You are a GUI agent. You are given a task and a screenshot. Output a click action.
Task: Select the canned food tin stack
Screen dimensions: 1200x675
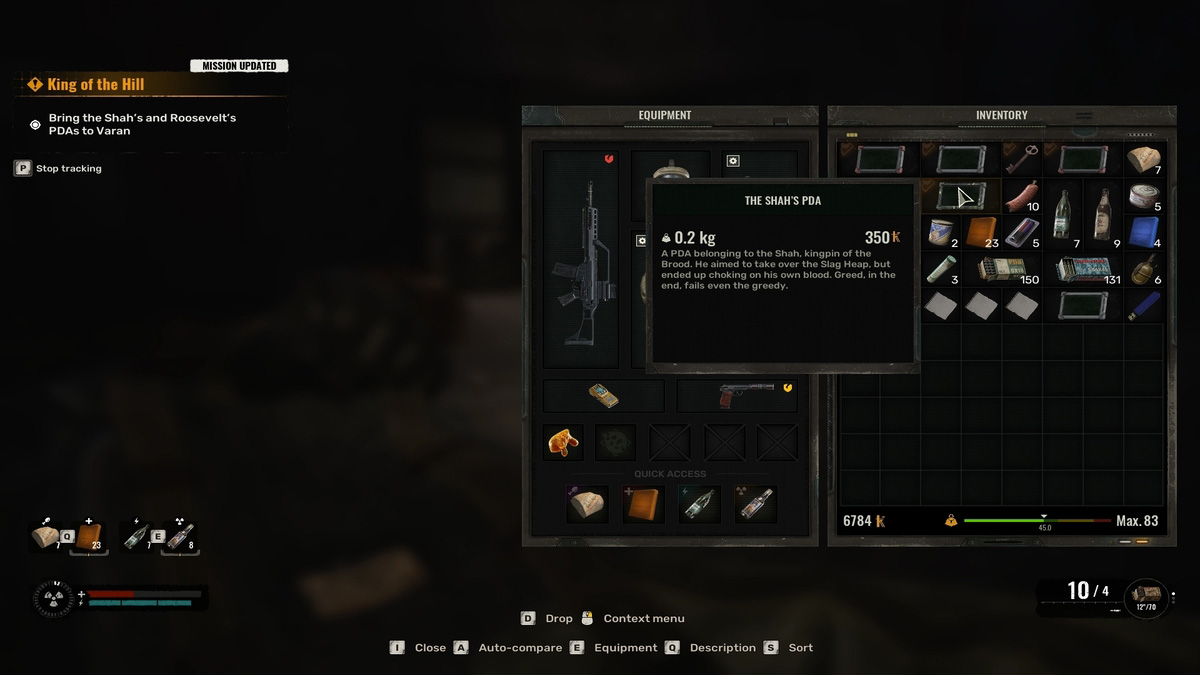pos(1143,196)
